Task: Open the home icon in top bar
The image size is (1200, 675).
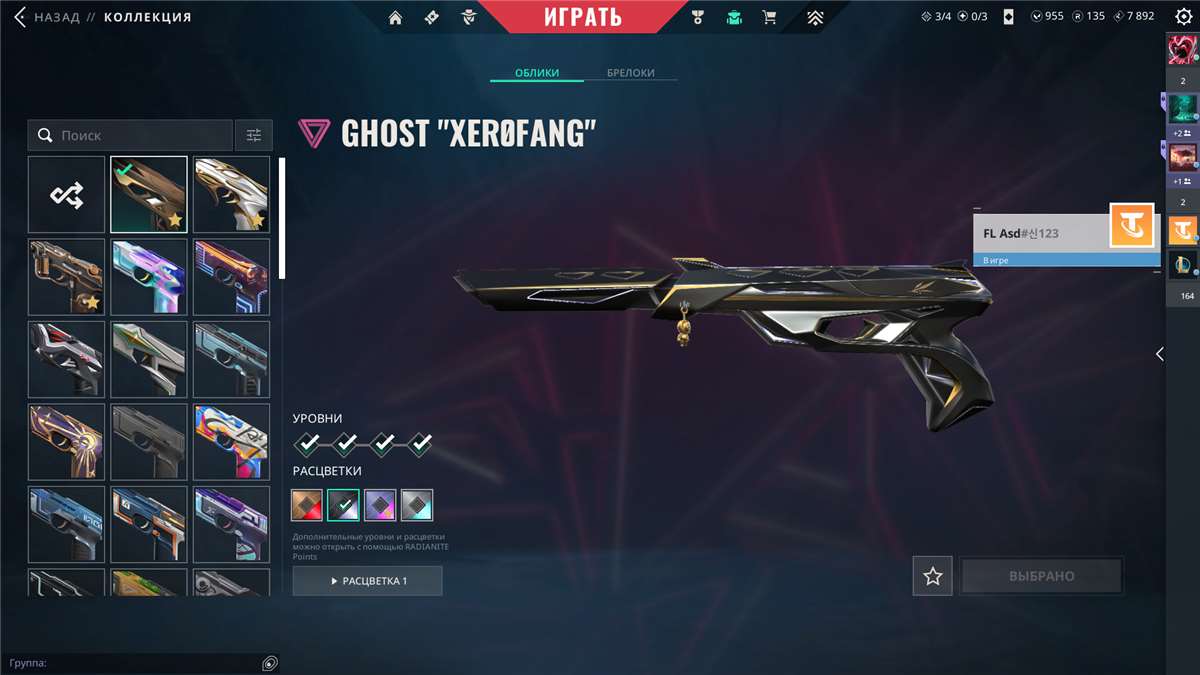Action: point(396,17)
